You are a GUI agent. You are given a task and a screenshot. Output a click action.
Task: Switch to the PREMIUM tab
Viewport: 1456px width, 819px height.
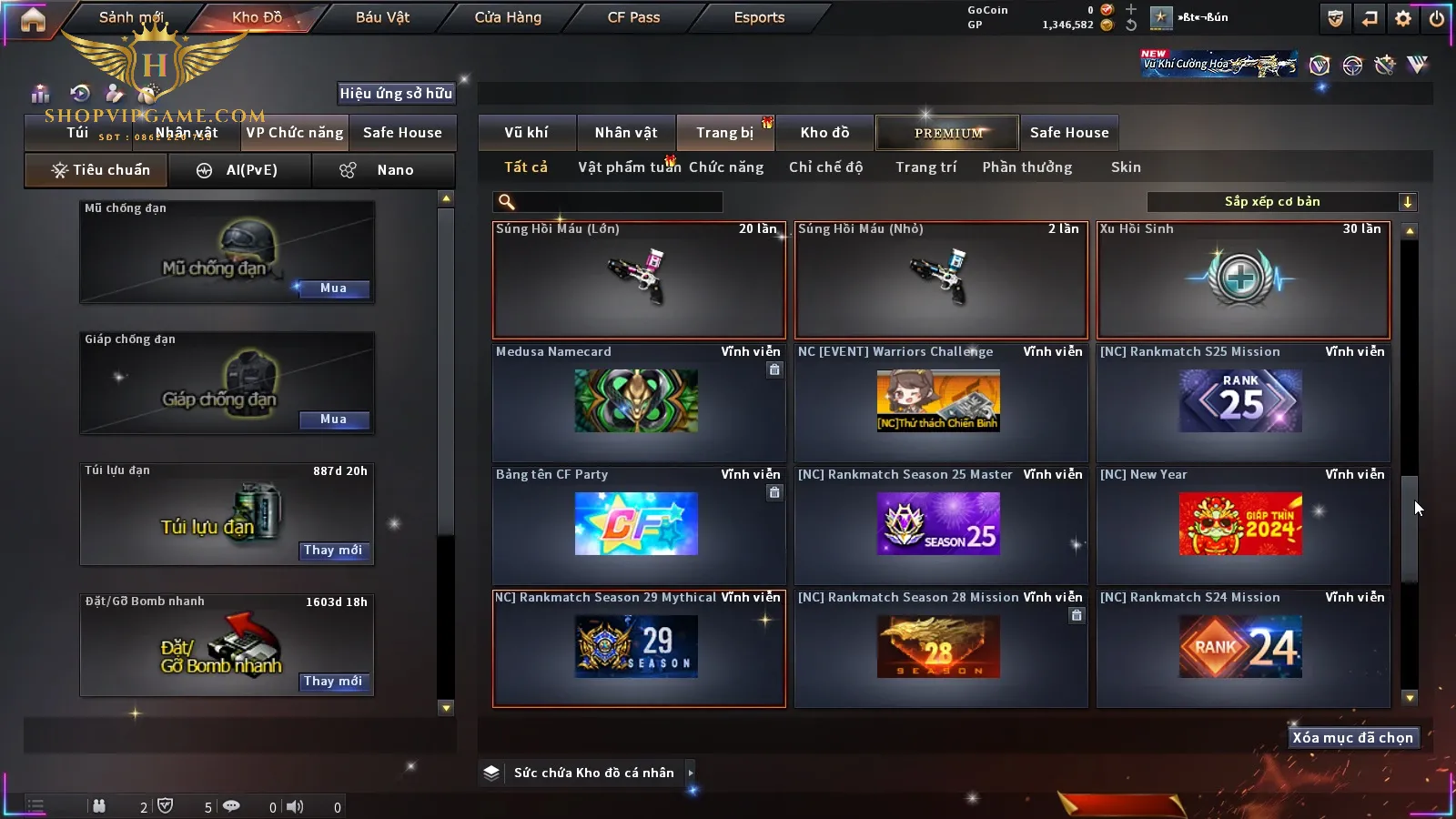tap(948, 133)
